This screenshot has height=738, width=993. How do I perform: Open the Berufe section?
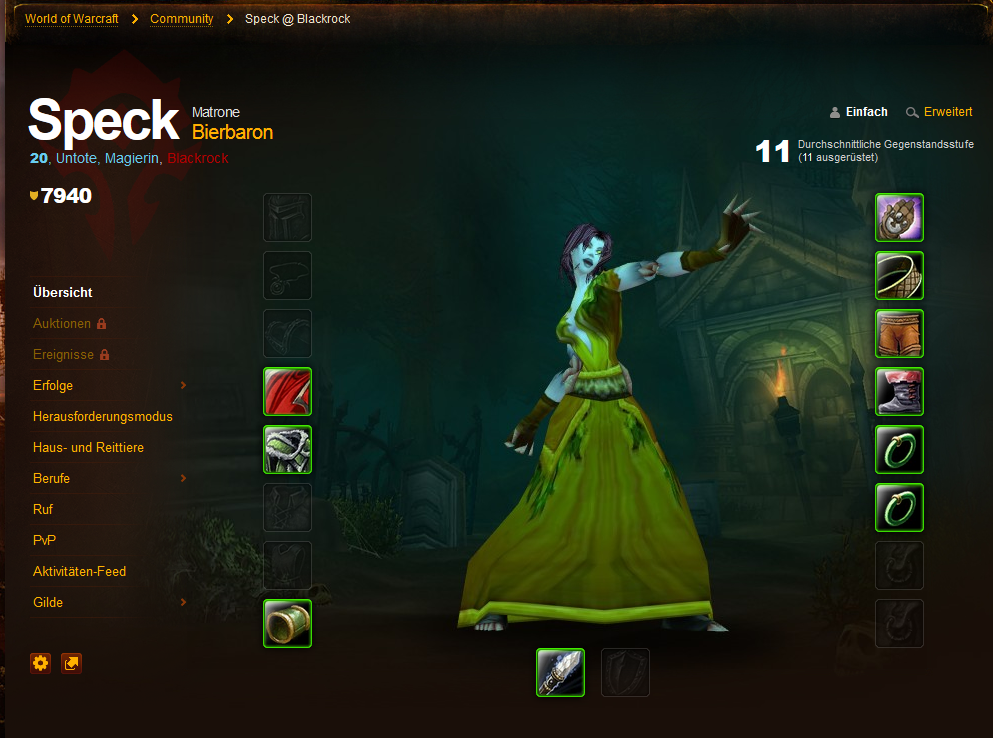[51, 479]
